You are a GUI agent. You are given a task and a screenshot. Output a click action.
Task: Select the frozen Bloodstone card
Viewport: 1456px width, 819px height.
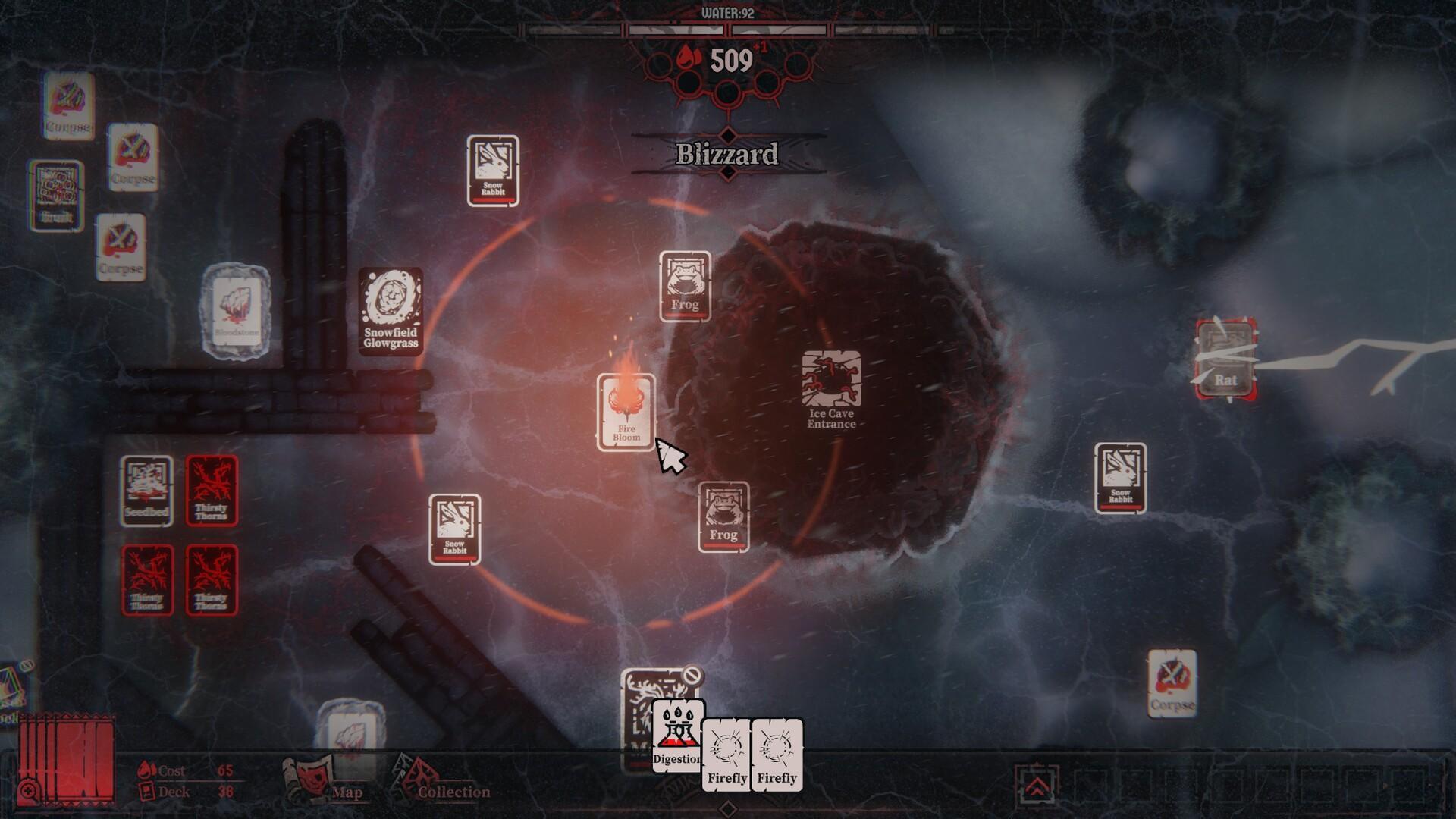[236, 309]
